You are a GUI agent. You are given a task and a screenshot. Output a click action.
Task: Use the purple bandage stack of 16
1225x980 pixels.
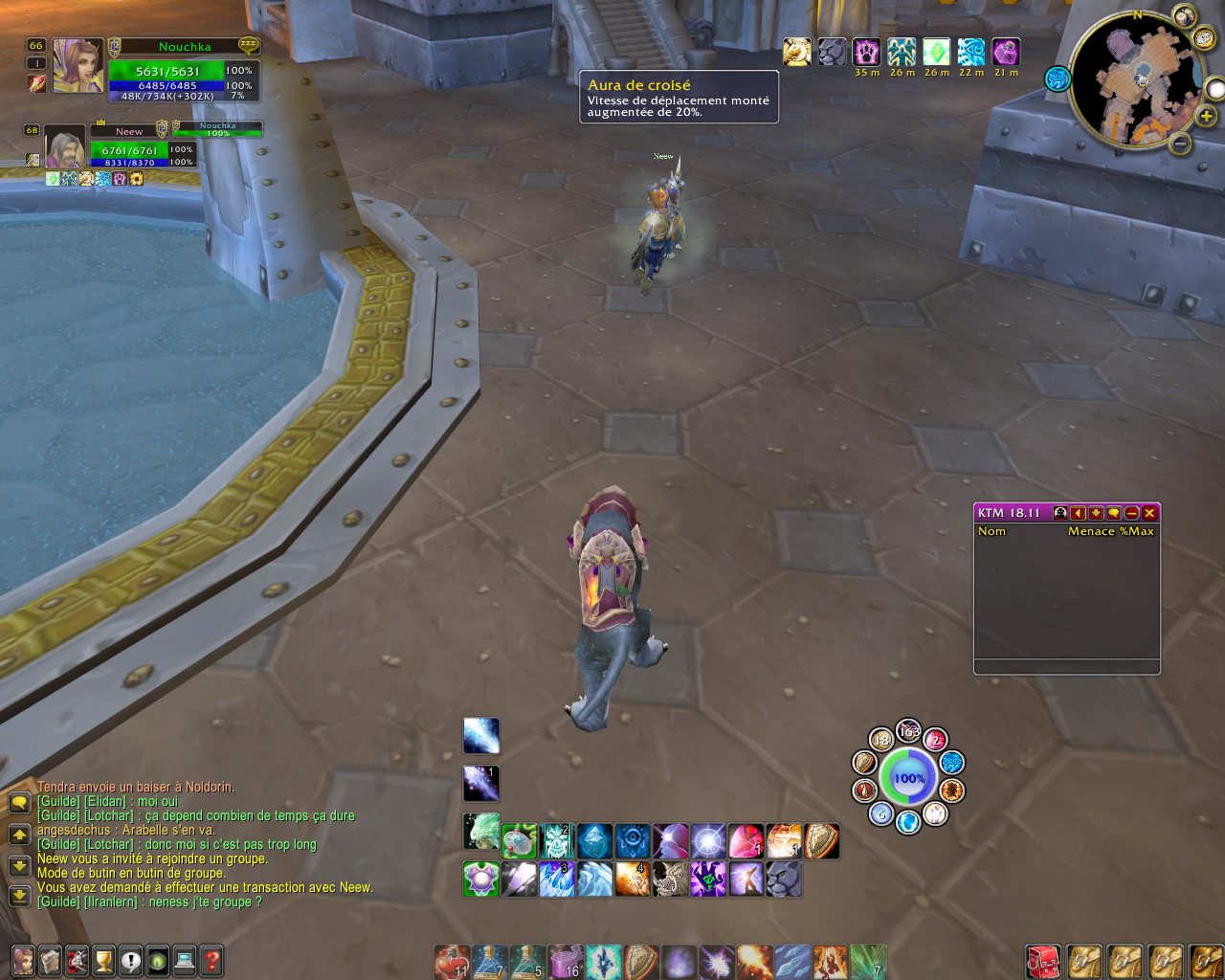[565, 962]
